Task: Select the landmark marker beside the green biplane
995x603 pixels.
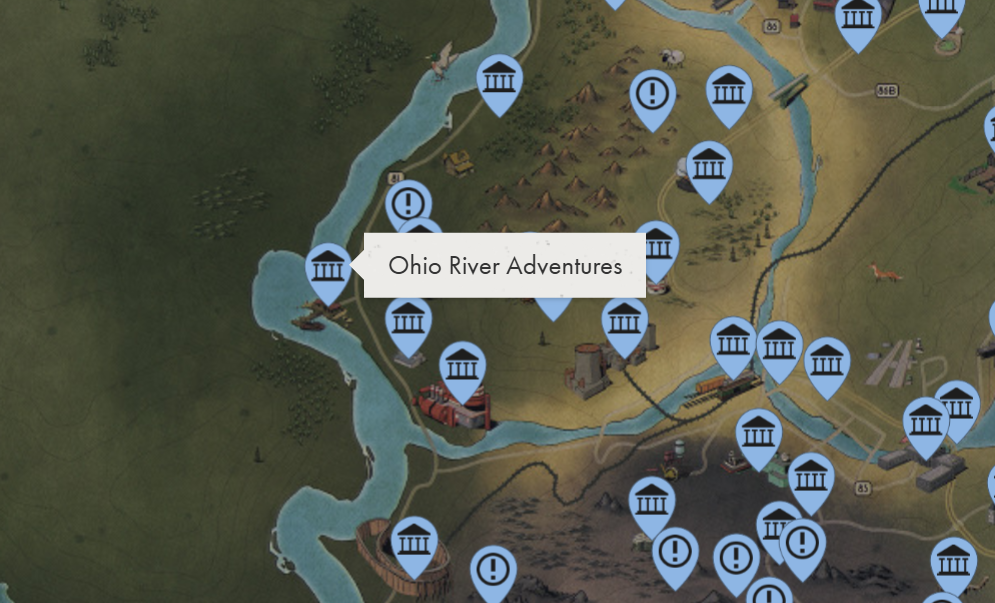Action: click(x=730, y=92)
